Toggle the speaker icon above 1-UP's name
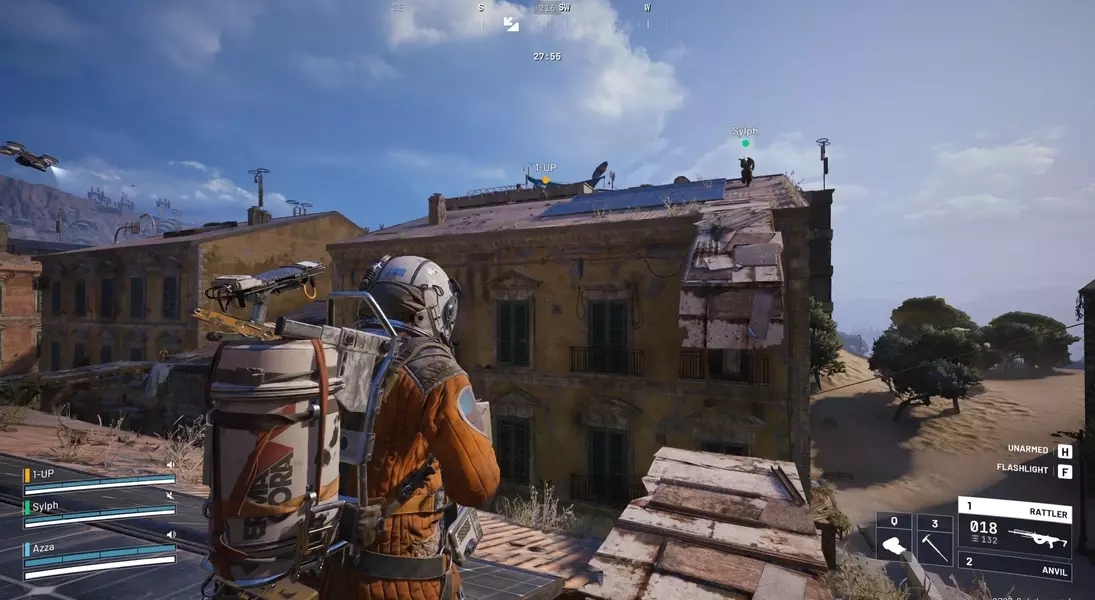 click(x=170, y=465)
